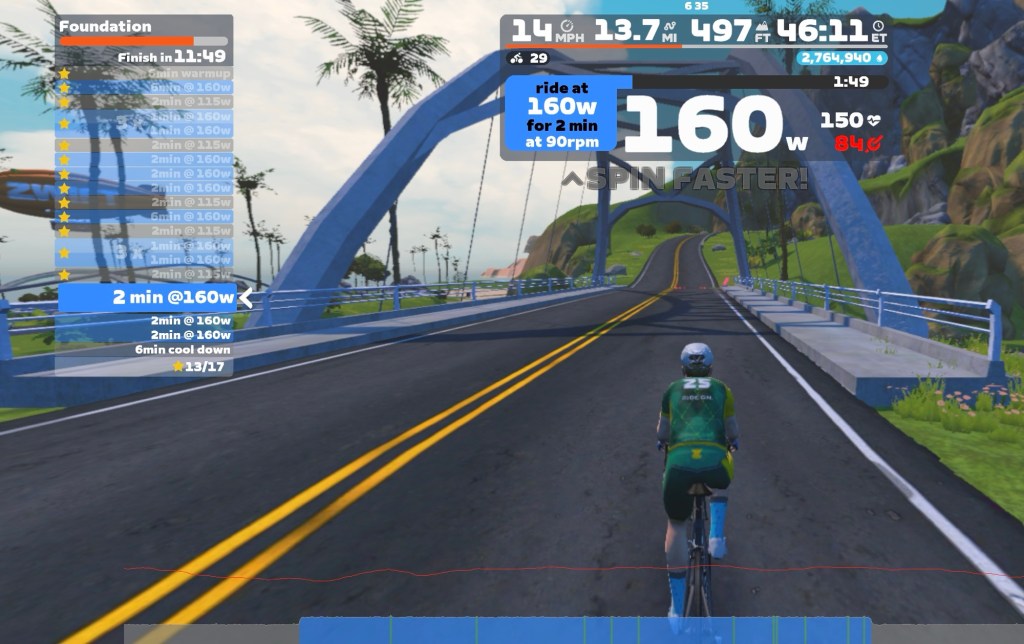Select the 6min warmup workout row
Viewport: 1024px width, 644px height.
(x=188, y=73)
